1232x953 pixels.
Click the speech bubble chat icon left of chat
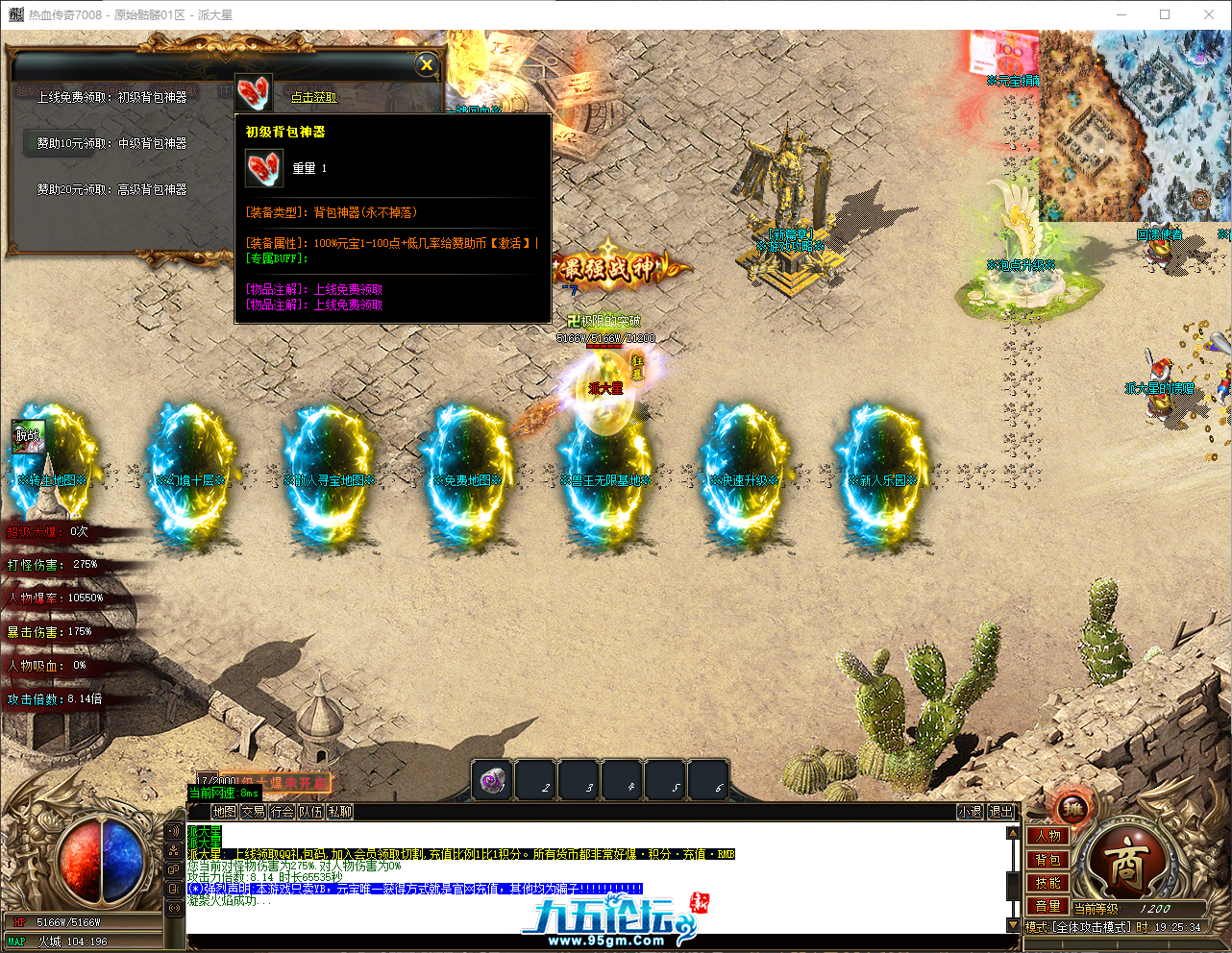(172, 868)
